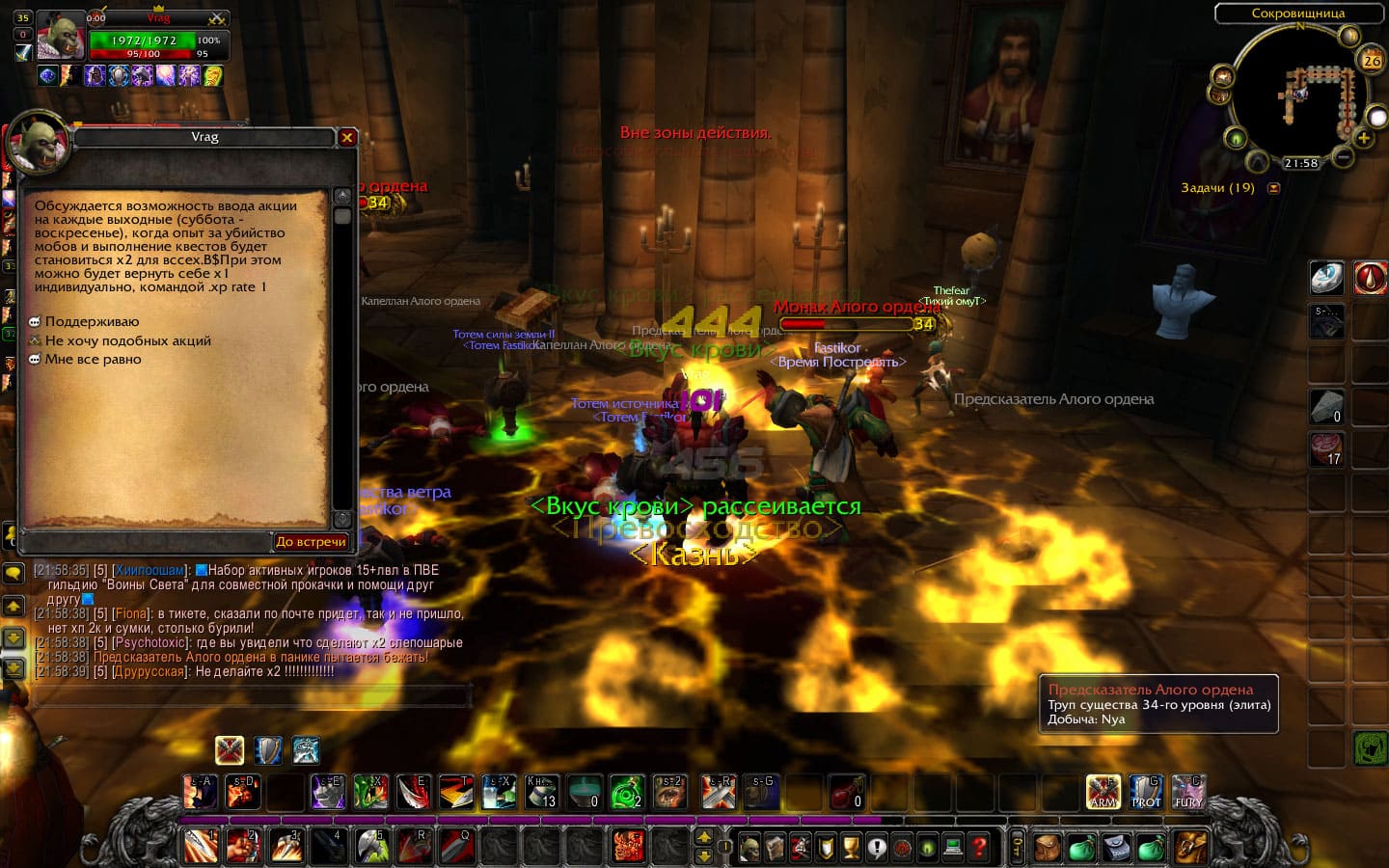
Task: Open the calendar showing day 26
Action: click(1371, 60)
